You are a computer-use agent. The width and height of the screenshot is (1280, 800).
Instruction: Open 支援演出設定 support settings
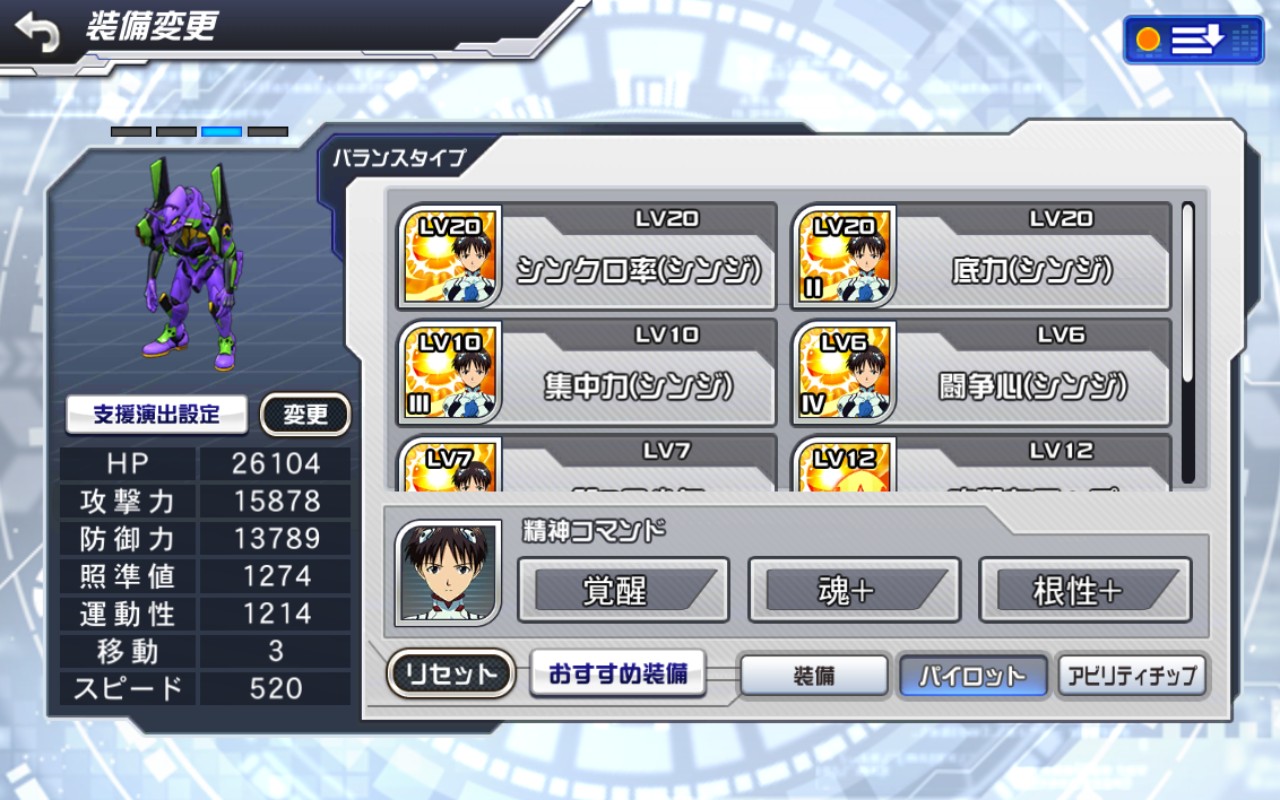(157, 414)
